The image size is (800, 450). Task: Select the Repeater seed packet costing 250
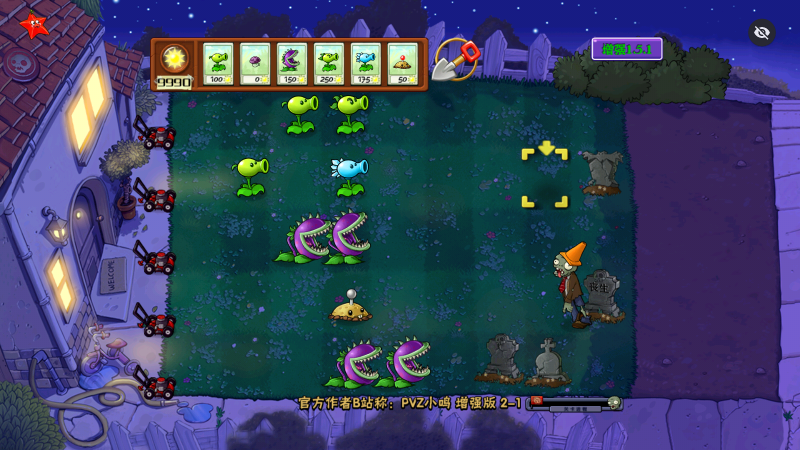pos(329,64)
